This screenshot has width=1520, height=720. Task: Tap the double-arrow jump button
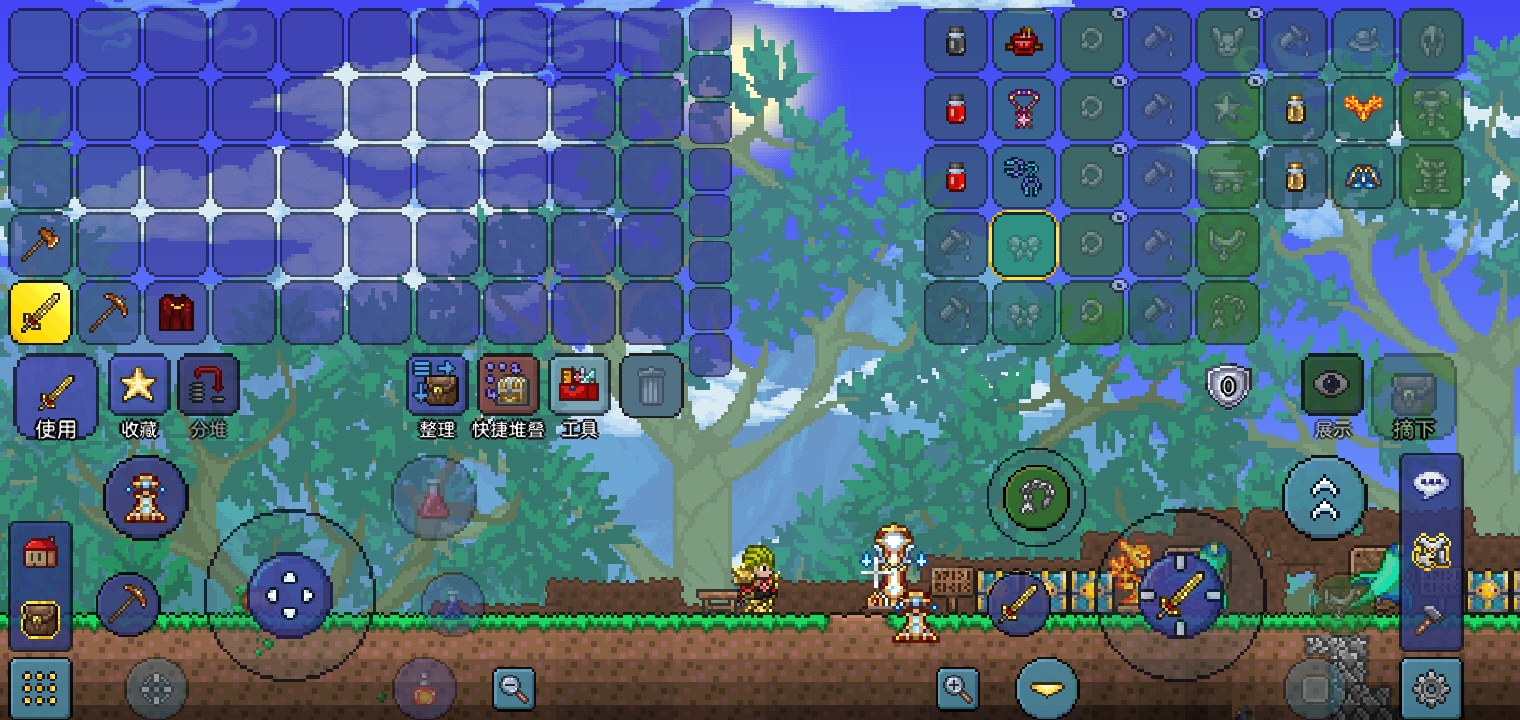[x=1324, y=497]
